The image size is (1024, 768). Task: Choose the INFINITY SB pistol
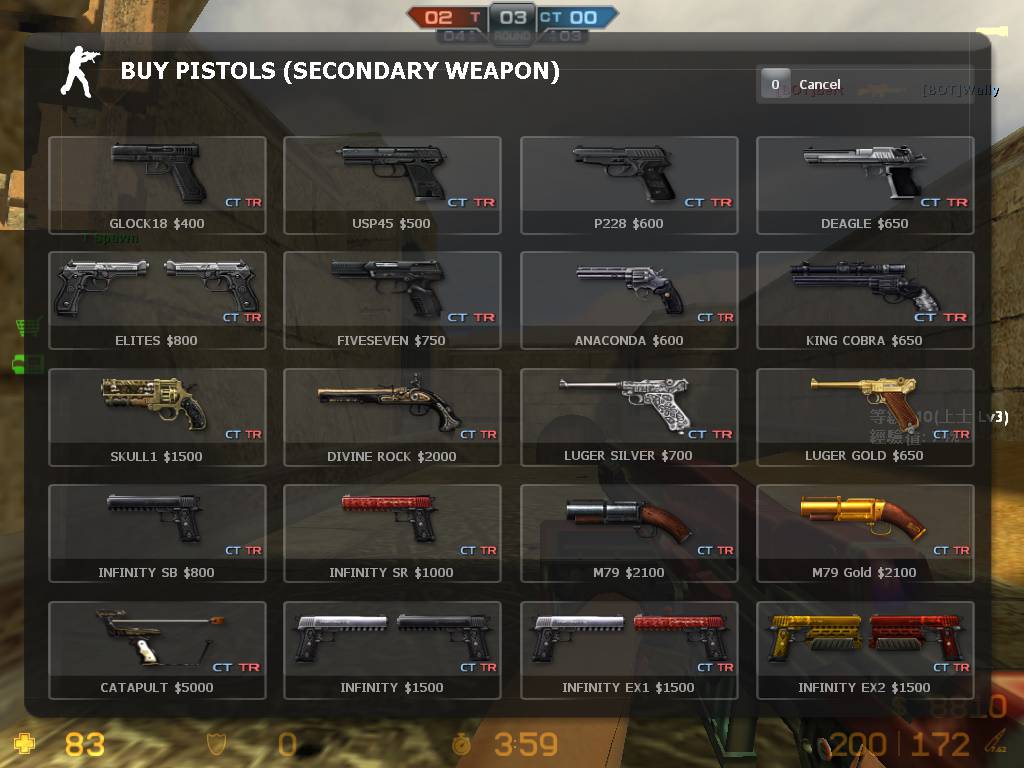pos(157,533)
